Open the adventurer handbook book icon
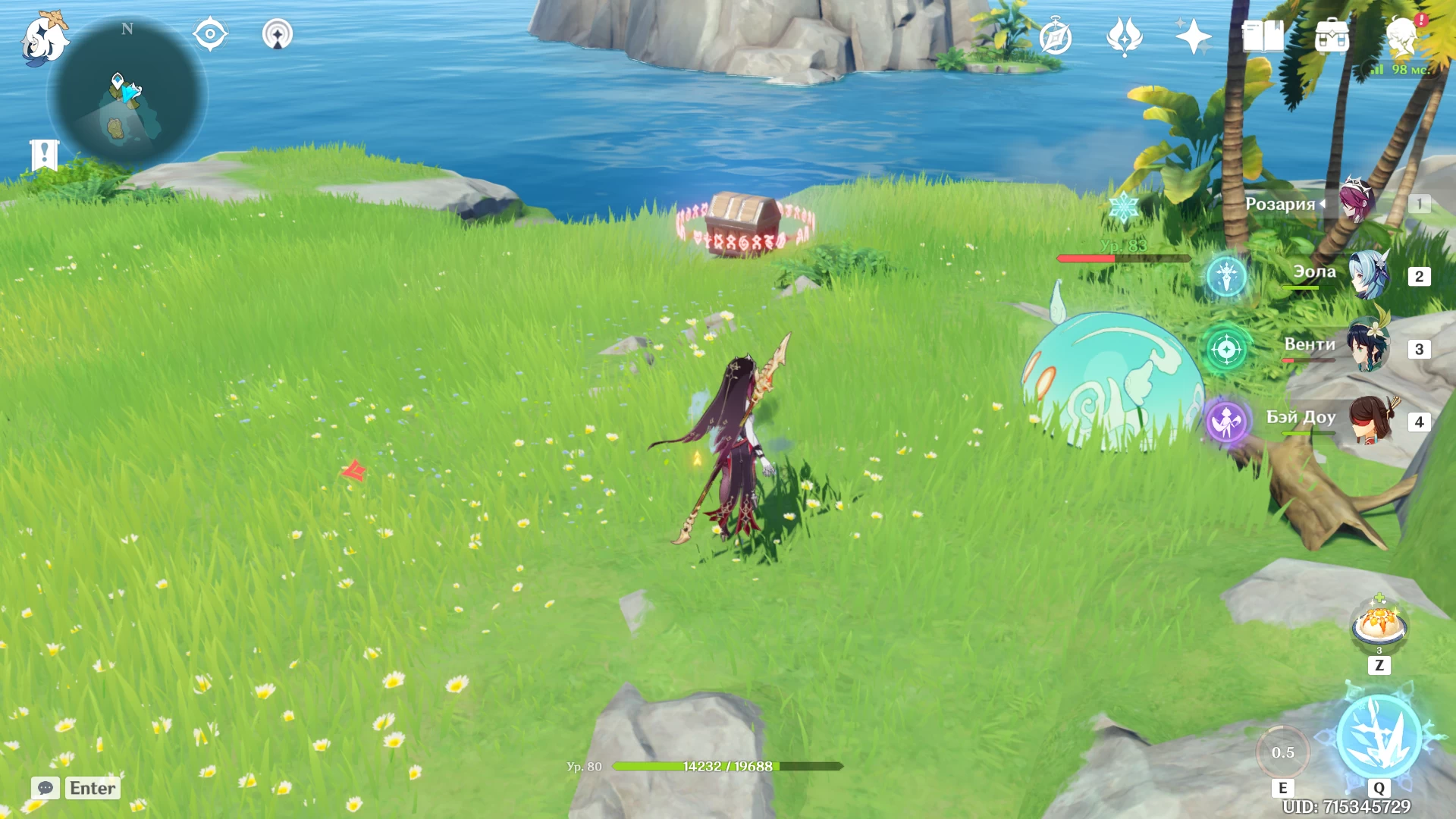Viewport: 1456px width, 819px height. click(x=1263, y=36)
